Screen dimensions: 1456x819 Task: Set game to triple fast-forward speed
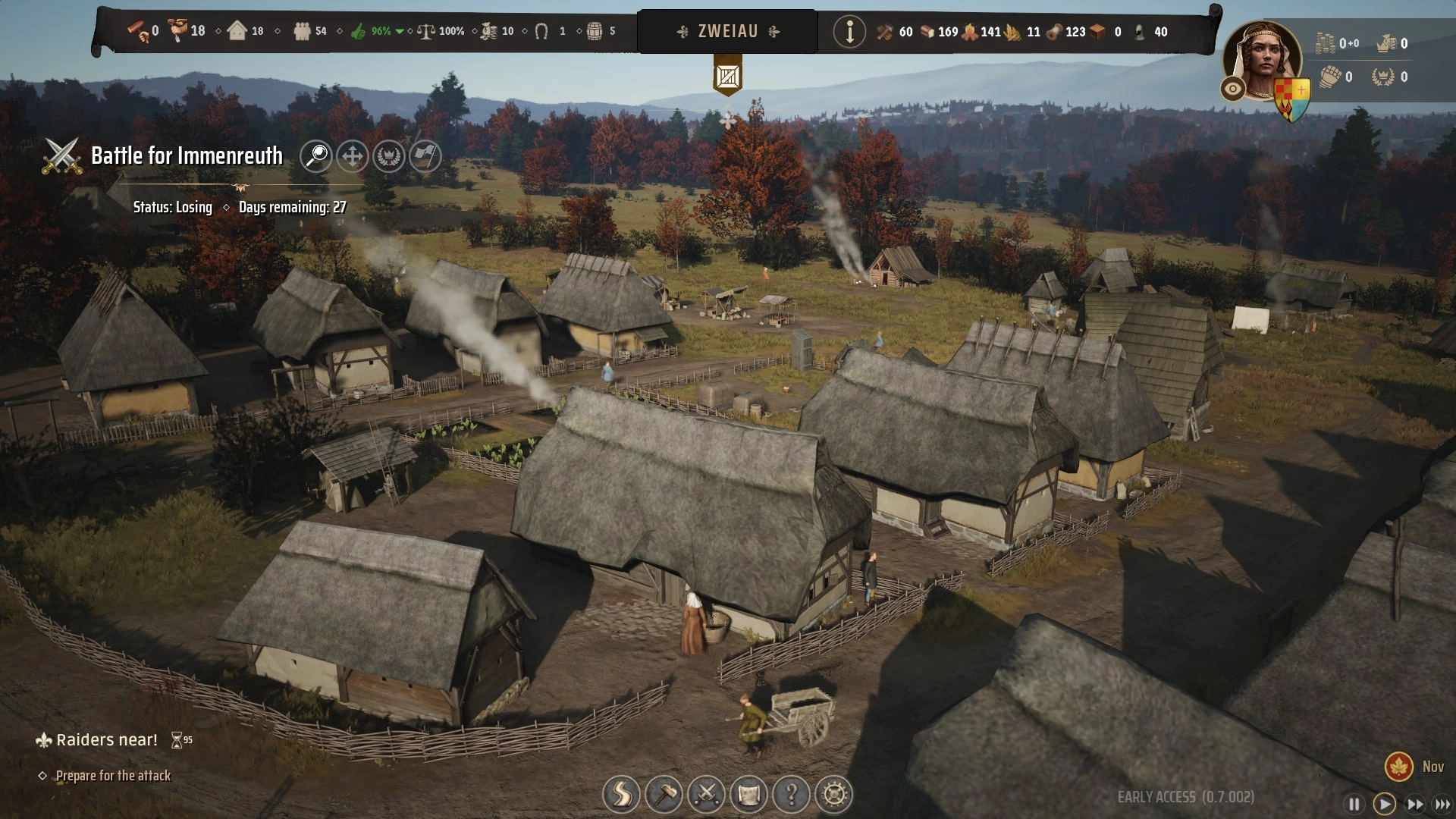1442,804
